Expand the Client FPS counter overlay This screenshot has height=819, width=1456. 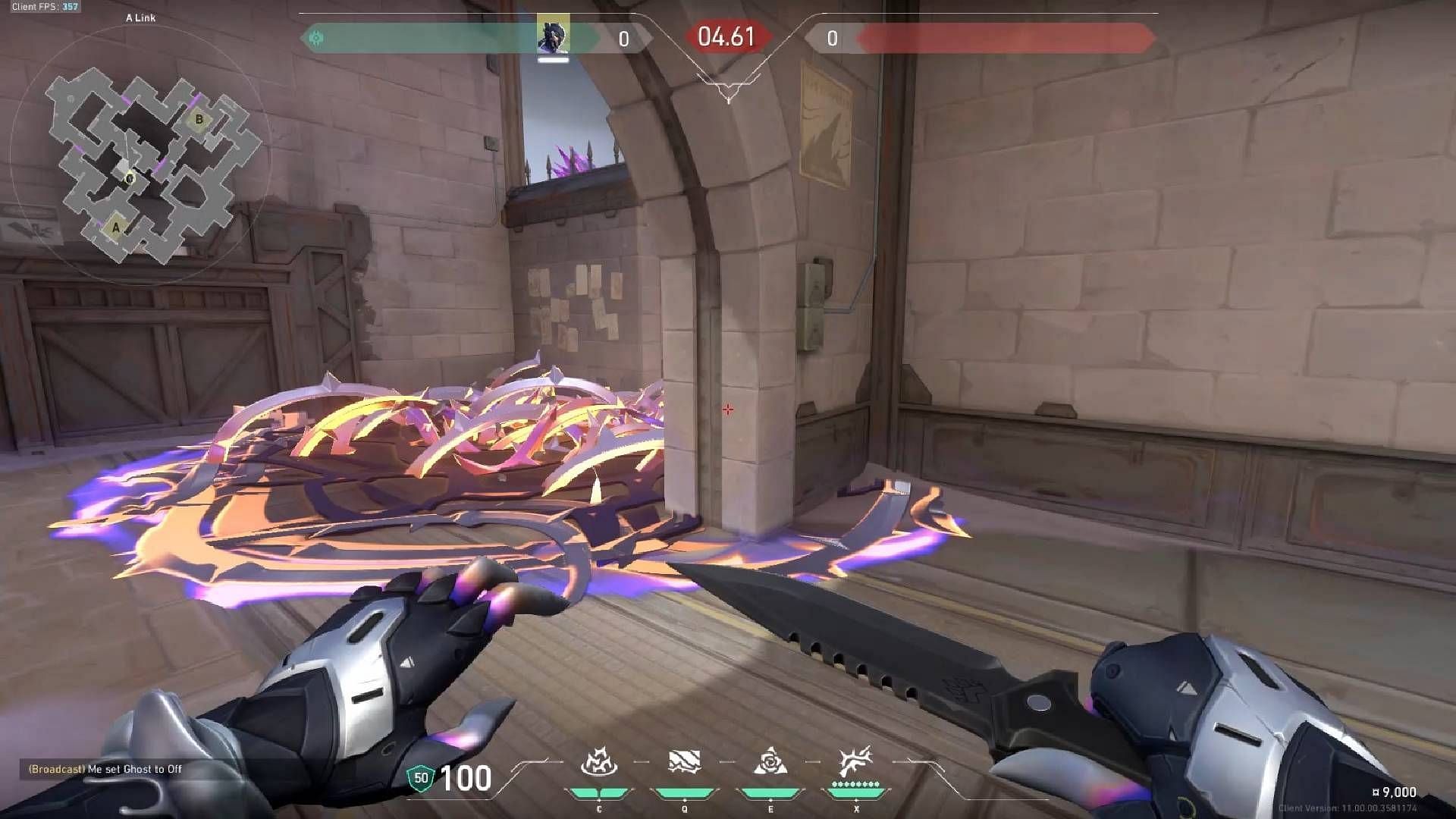[x=45, y=5]
